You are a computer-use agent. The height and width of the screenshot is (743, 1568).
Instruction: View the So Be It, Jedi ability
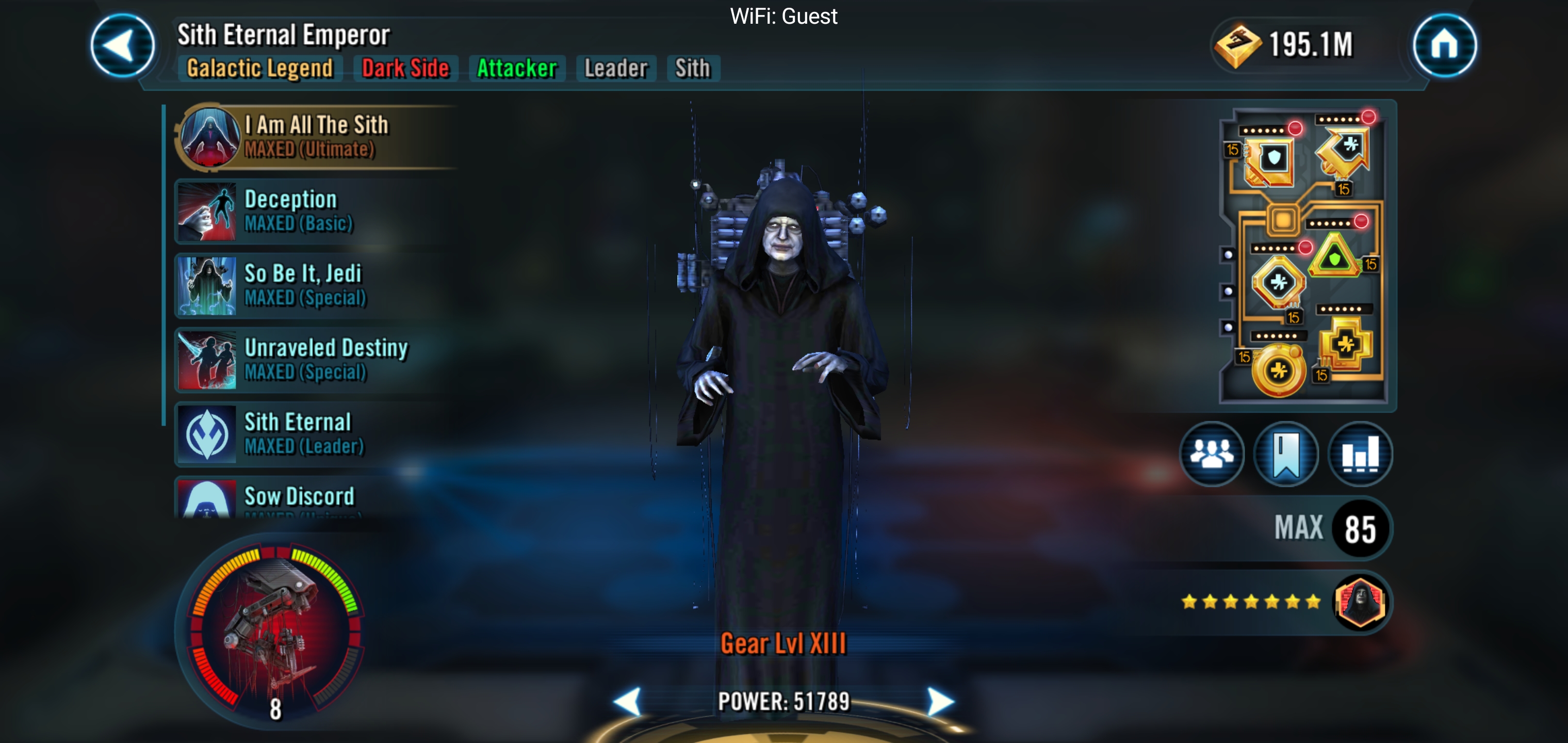click(317, 285)
